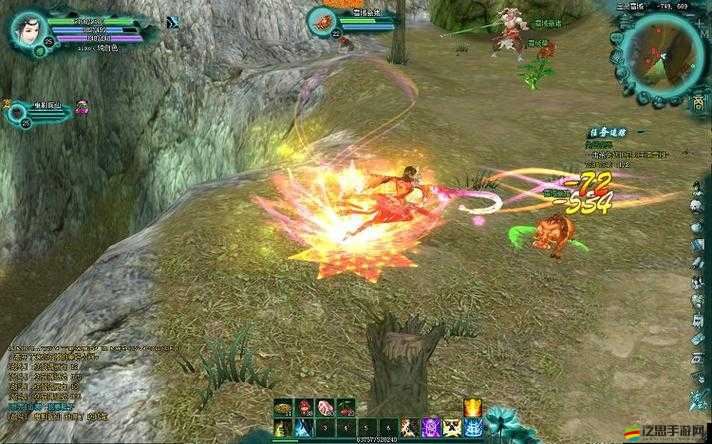Activate the purple swirl skill icon
The image size is (712, 444).
click(433, 427)
